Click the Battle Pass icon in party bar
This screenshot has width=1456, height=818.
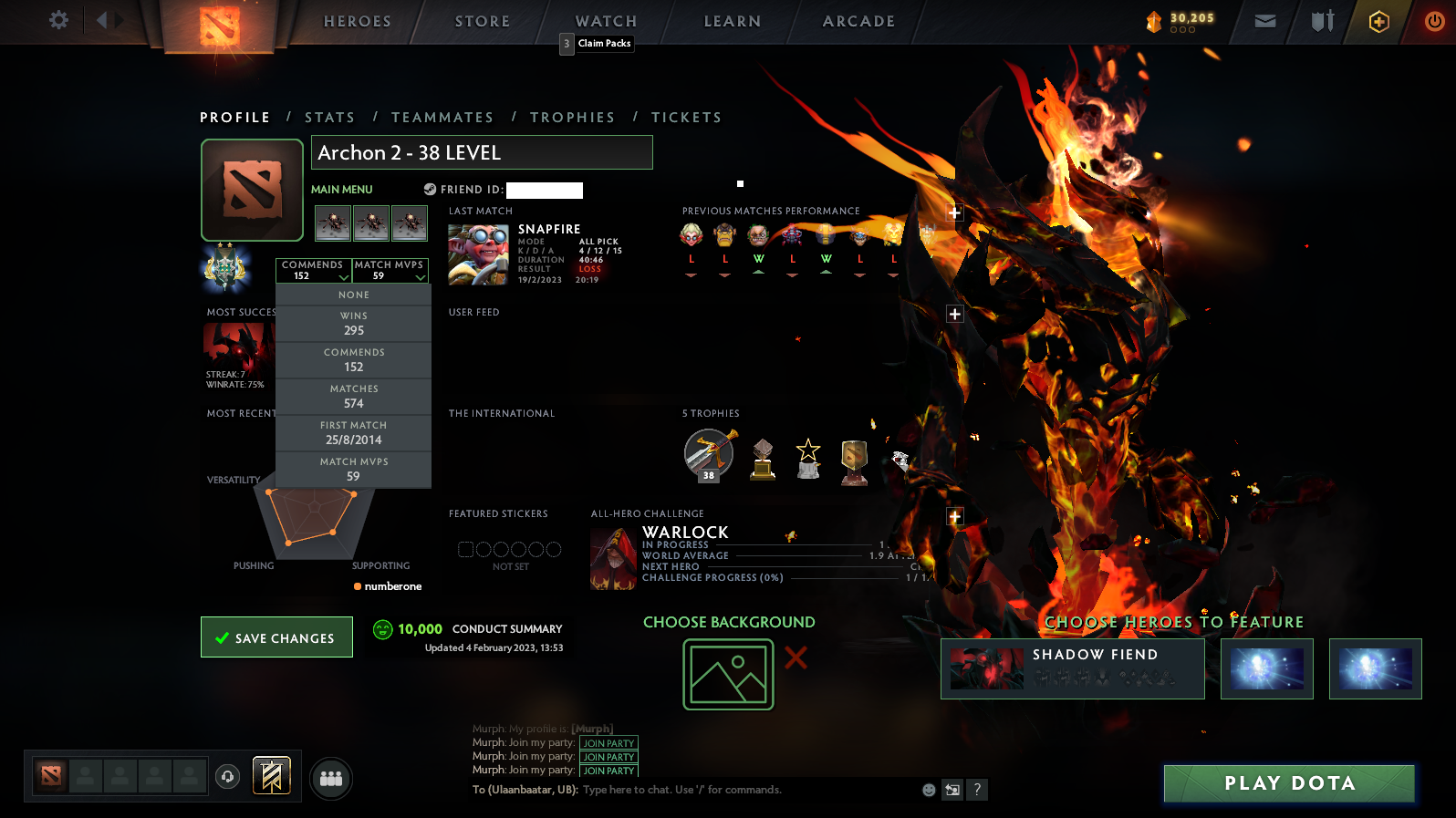point(271,774)
